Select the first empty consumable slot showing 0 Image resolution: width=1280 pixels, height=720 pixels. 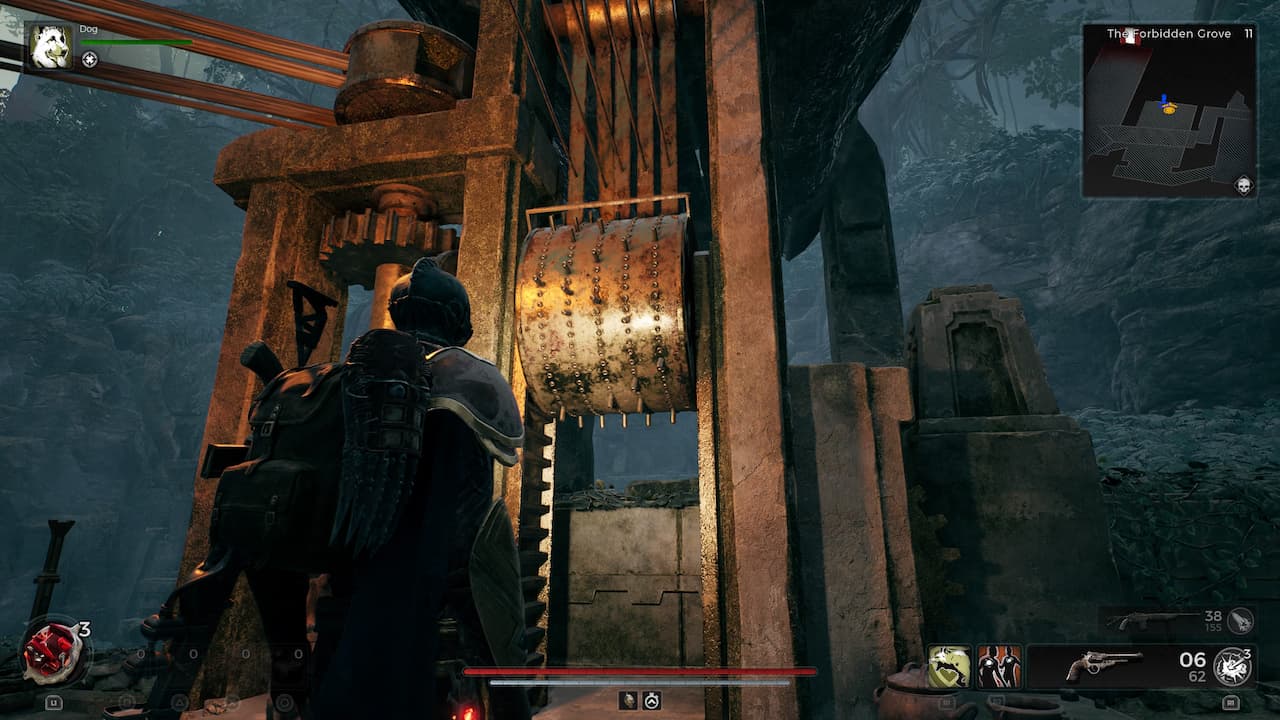(140, 653)
